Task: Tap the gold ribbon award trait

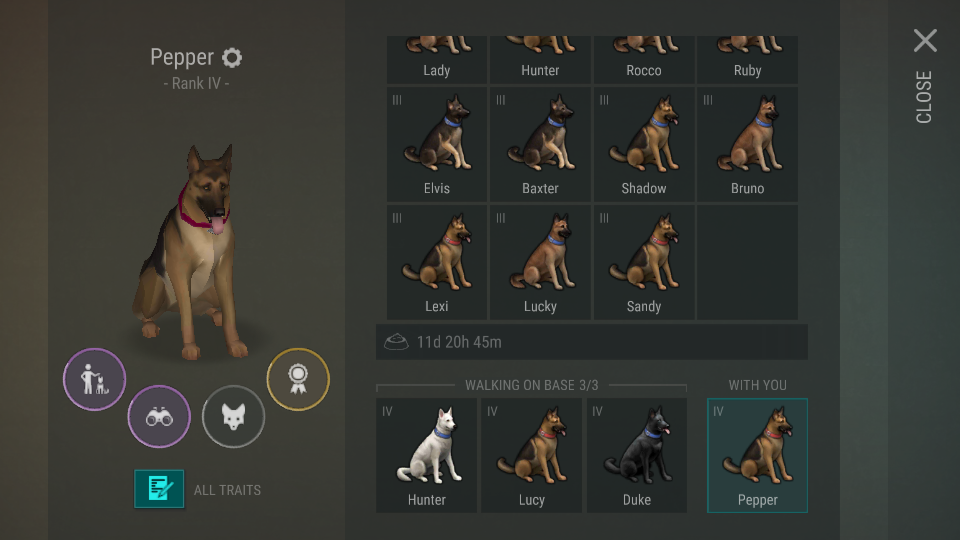Action: (297, 379)
